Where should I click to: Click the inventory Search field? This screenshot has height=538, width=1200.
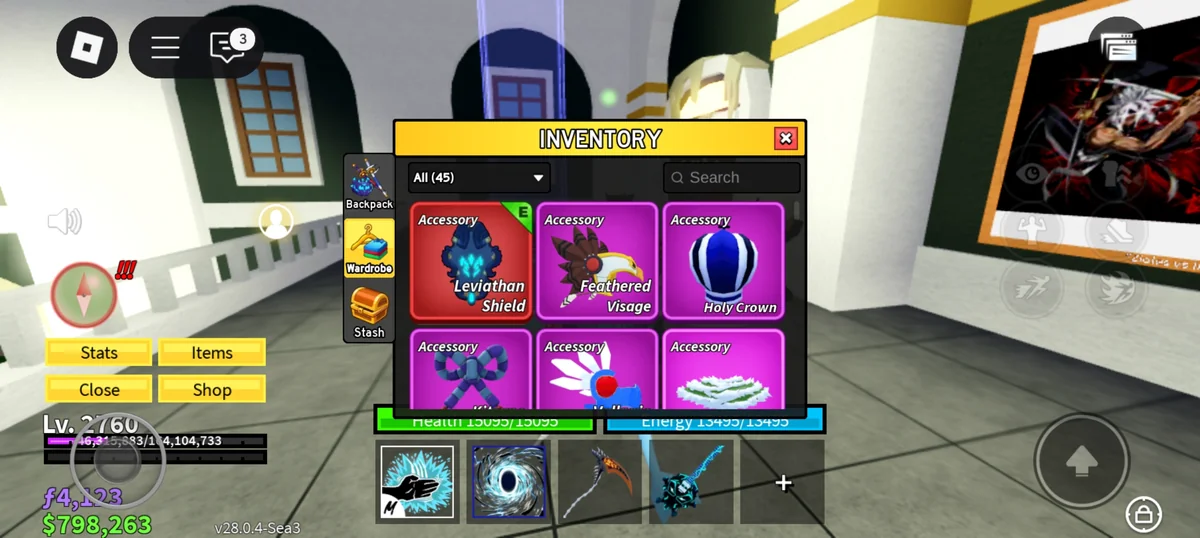coord(732,178)
